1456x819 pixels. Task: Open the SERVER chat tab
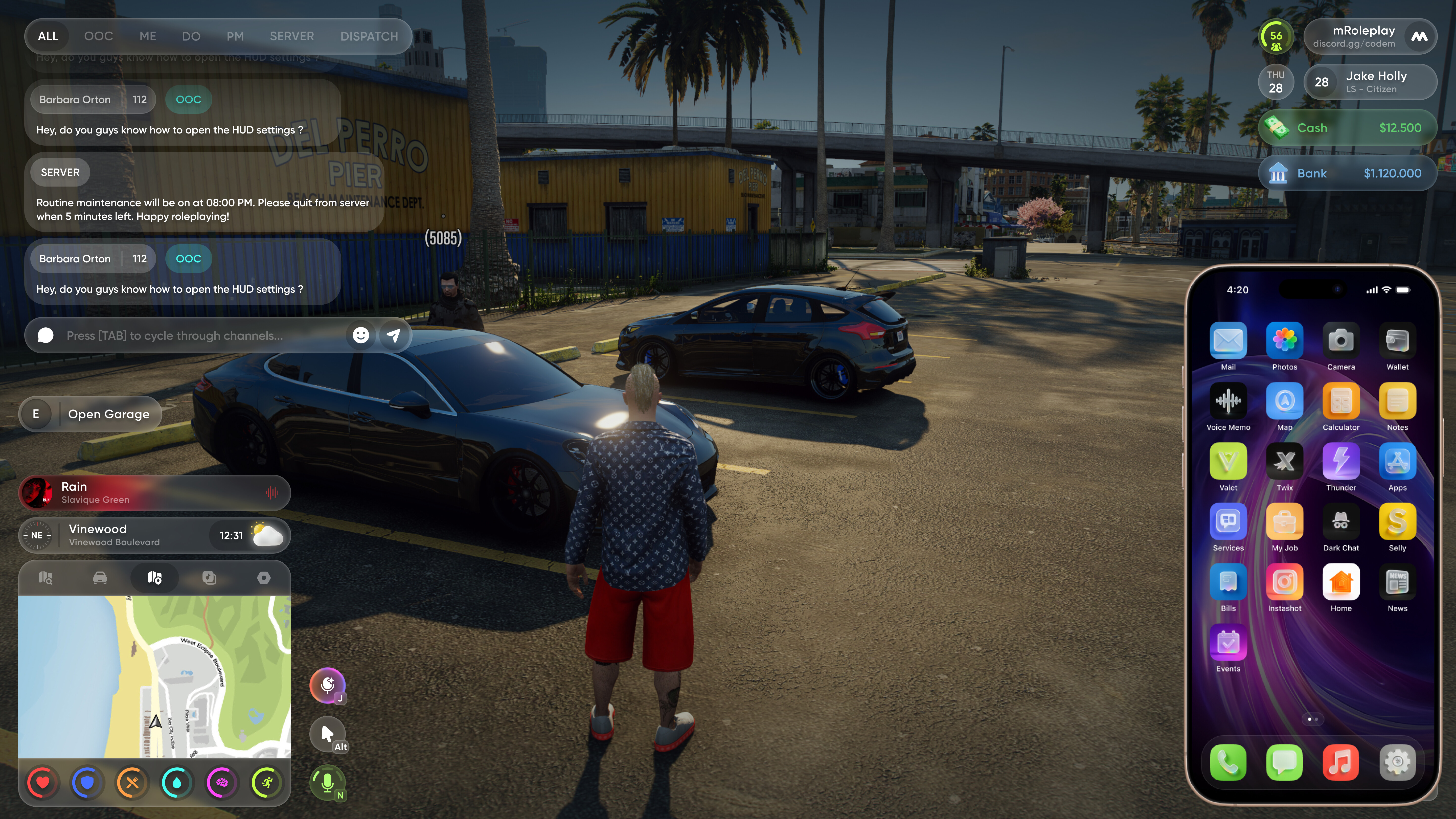point(292,36)
